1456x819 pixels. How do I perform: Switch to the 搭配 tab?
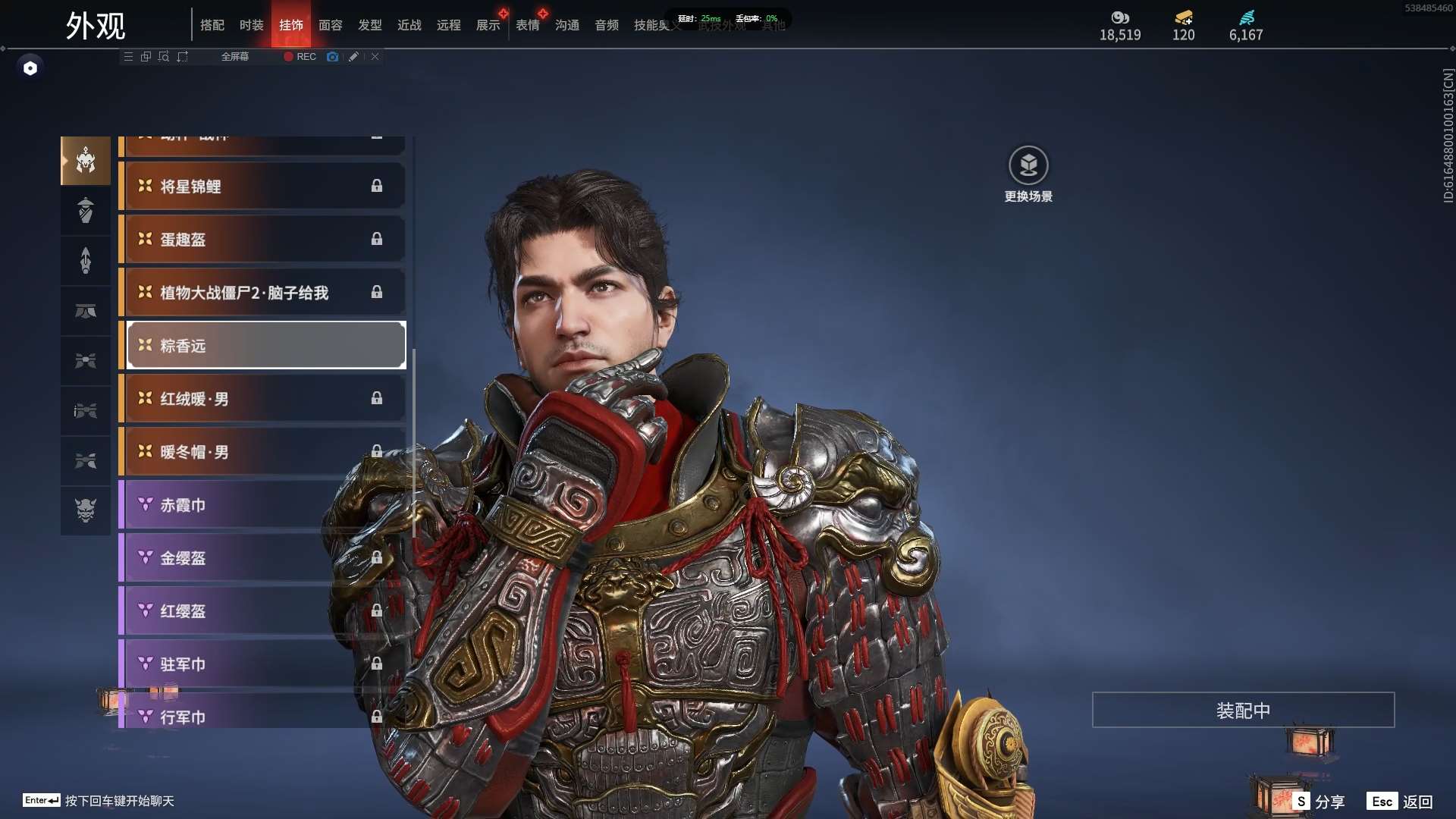click(x=212, y=25)
